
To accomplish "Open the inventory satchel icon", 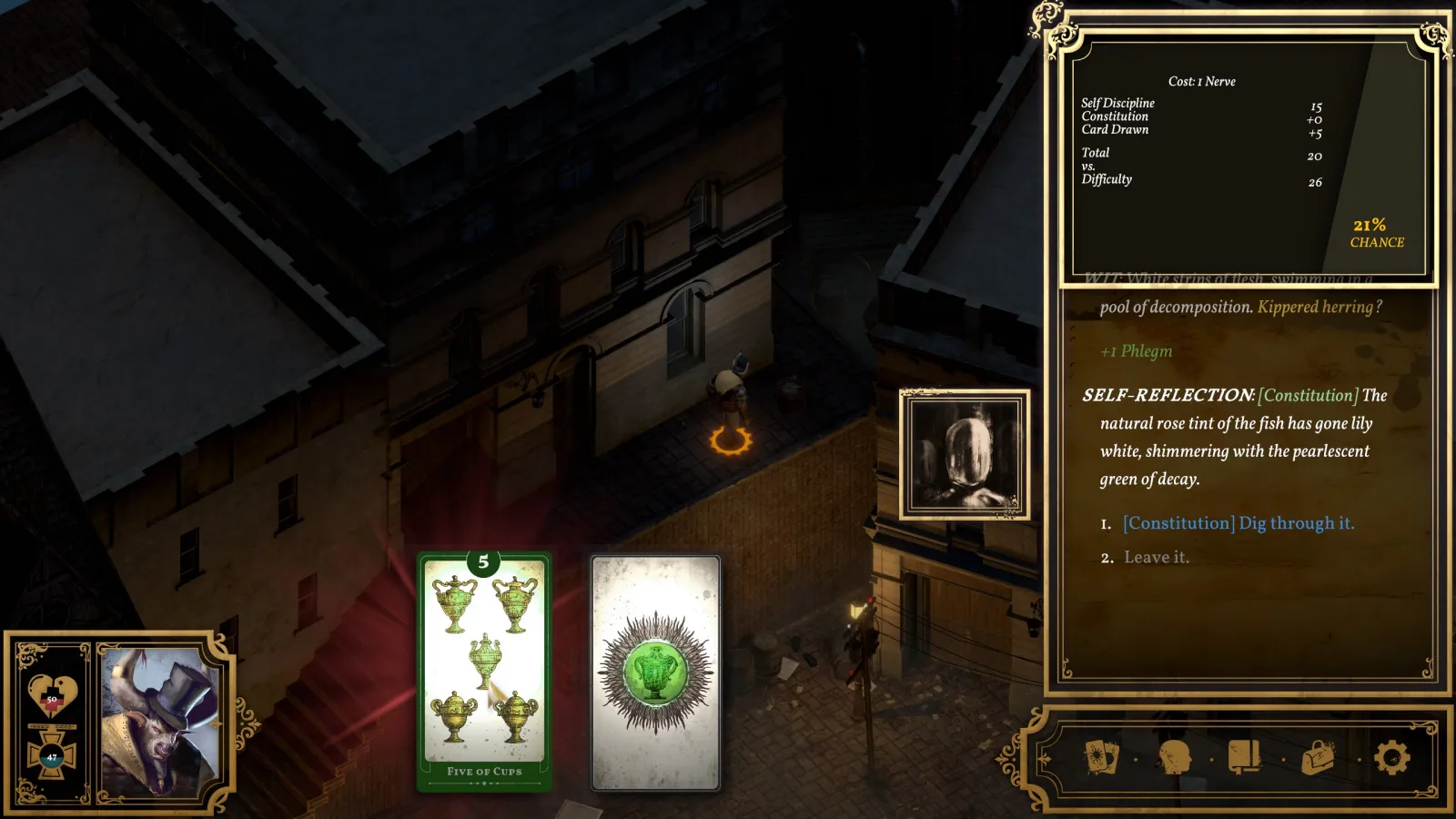I will coord(1318,758).
